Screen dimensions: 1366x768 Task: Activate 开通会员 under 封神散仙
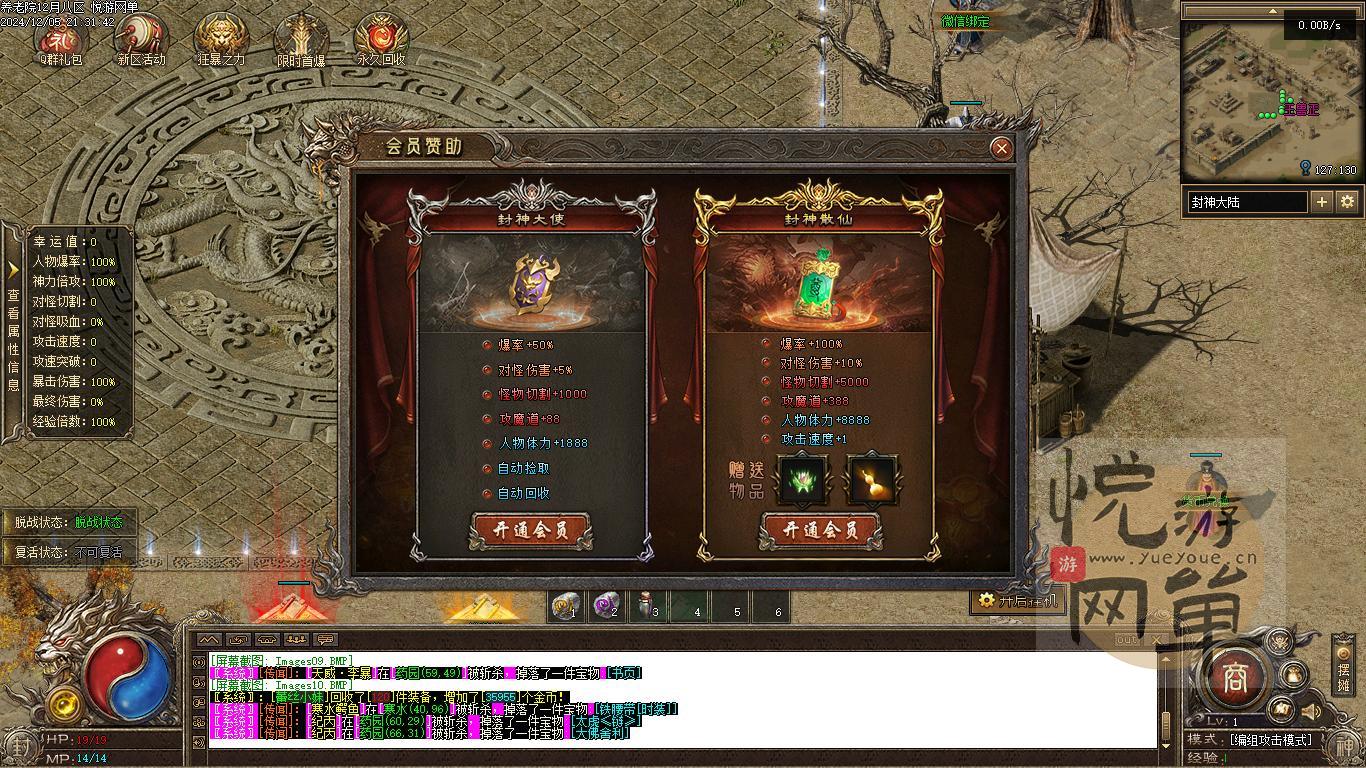coord(820,531)
